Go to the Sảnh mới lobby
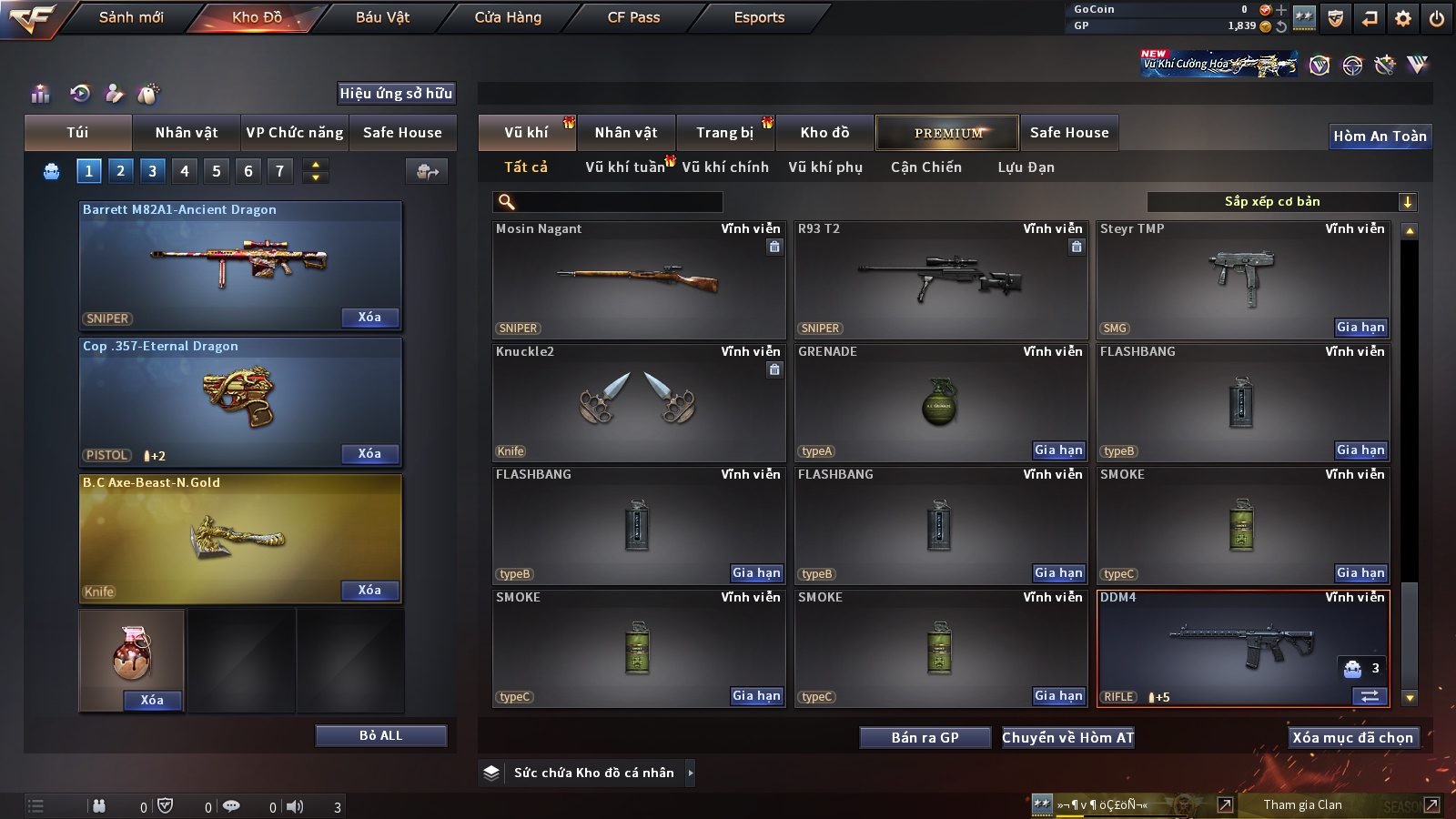The image size is (1456, 819). (131, 17)
